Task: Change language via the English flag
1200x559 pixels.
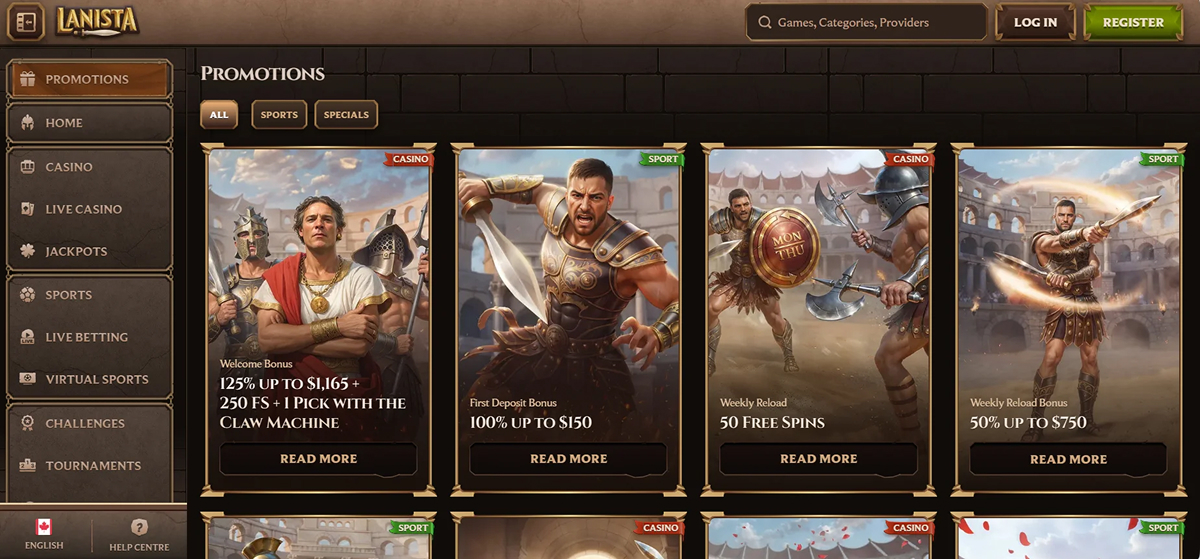Action: (x=44, y=534)
